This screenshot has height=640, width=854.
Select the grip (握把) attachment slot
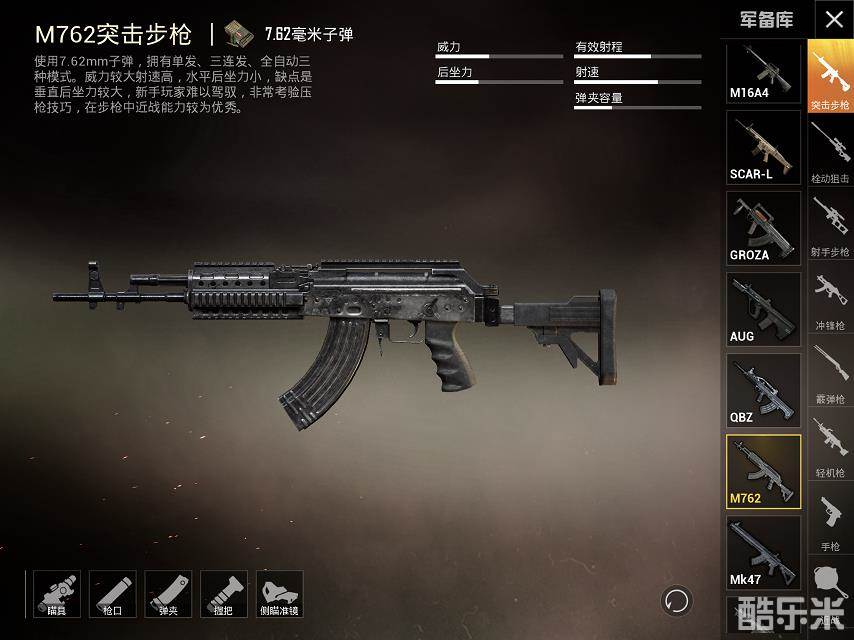coord(224,594)
